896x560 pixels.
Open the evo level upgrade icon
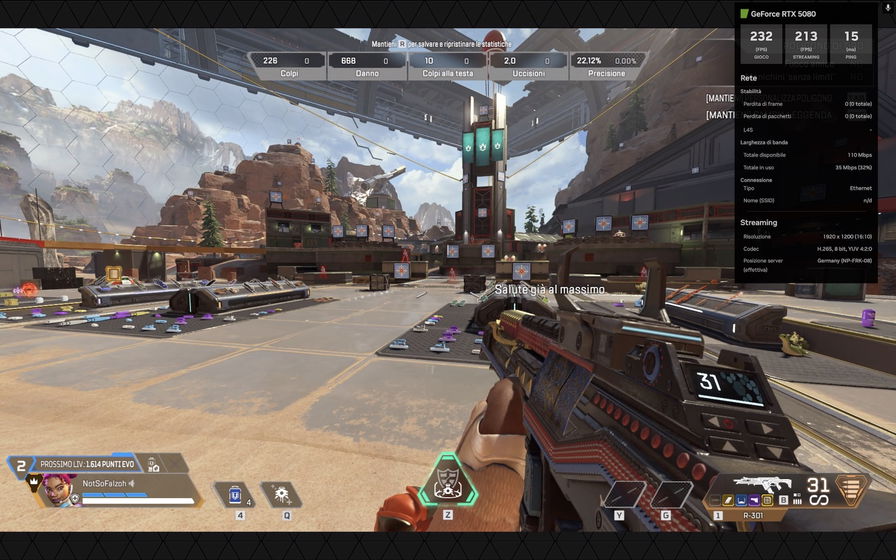point(152,464)
